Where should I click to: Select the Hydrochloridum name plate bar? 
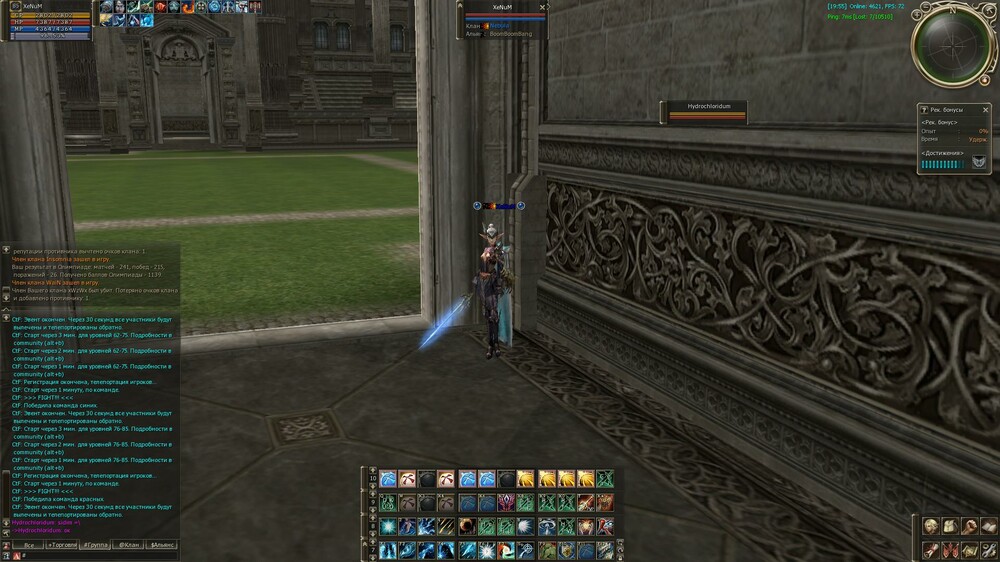(708, 113)
